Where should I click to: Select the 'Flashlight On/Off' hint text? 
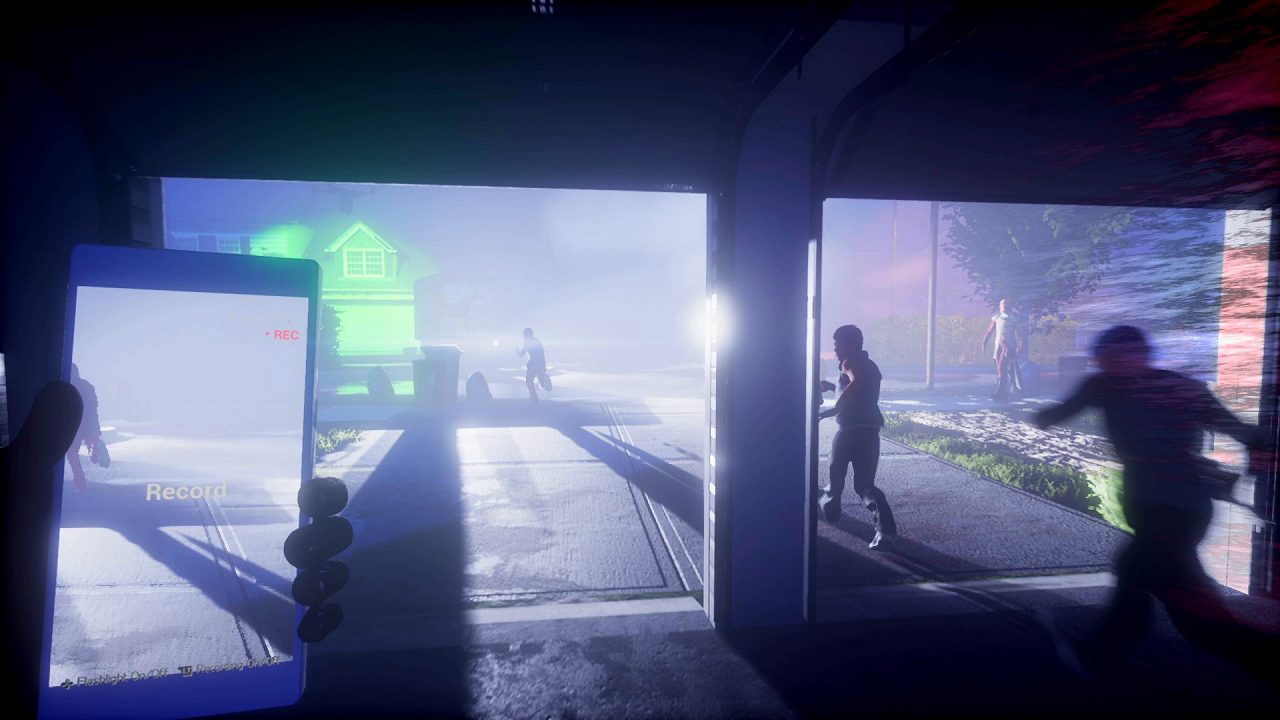pyautogui.click(x=122, y=677)
